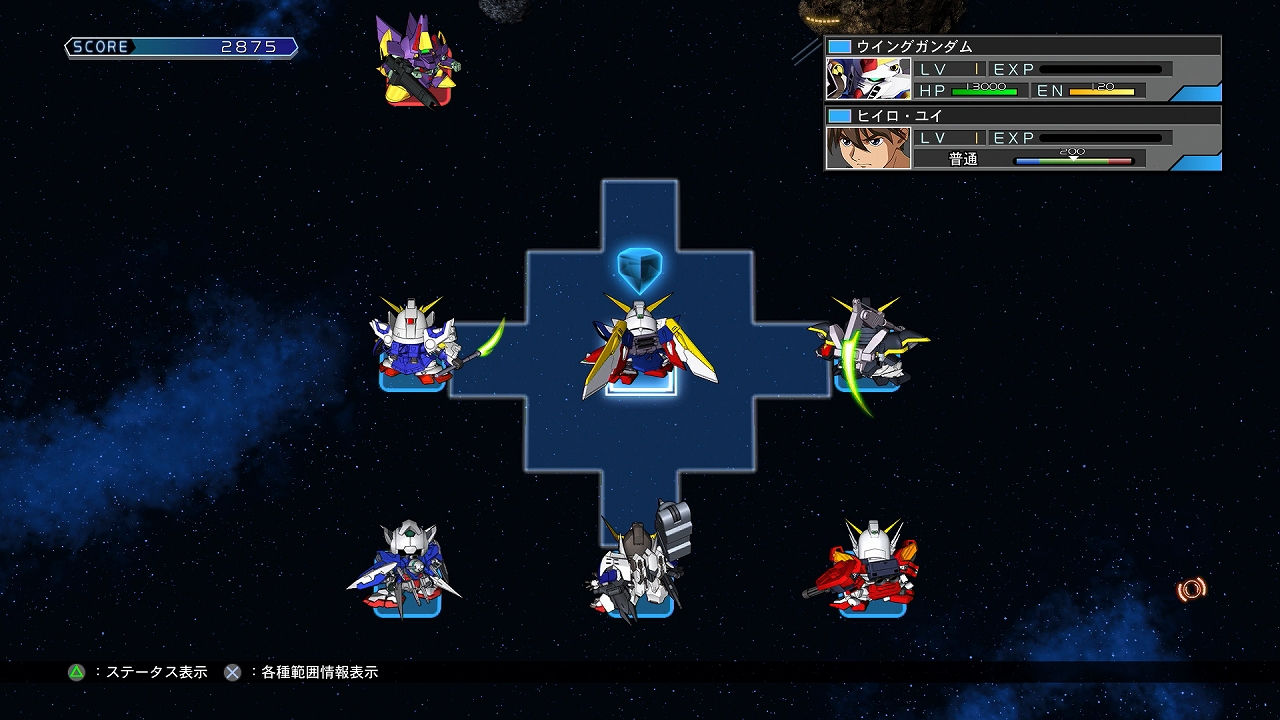Click Heero's tension slider at the 200 marker
This screenshot has width=1280, height=720.
(1075, 158)
